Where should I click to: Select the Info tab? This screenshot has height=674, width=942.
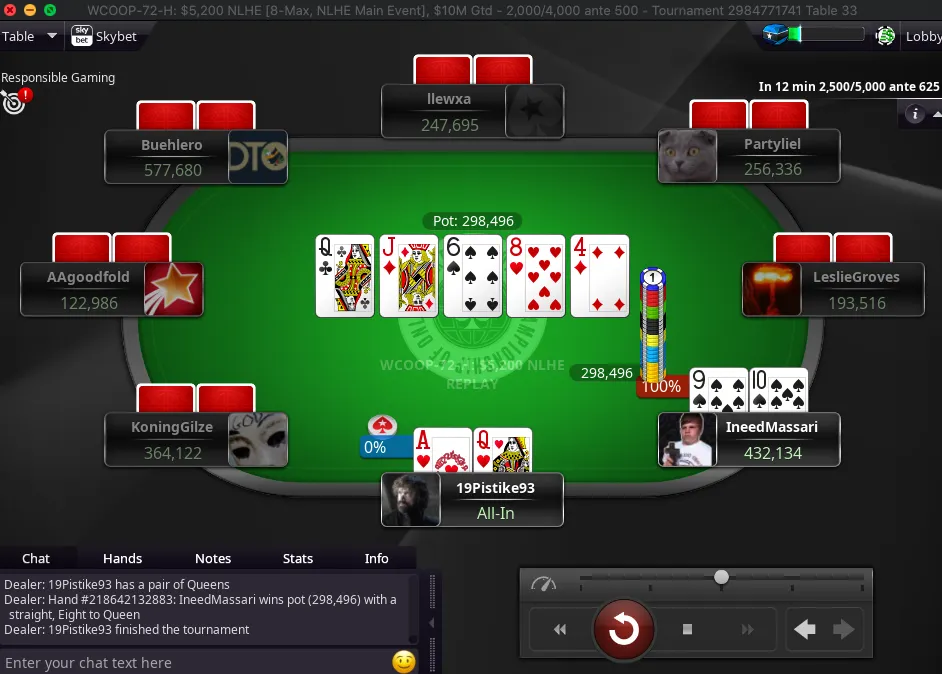coord(376,558)
